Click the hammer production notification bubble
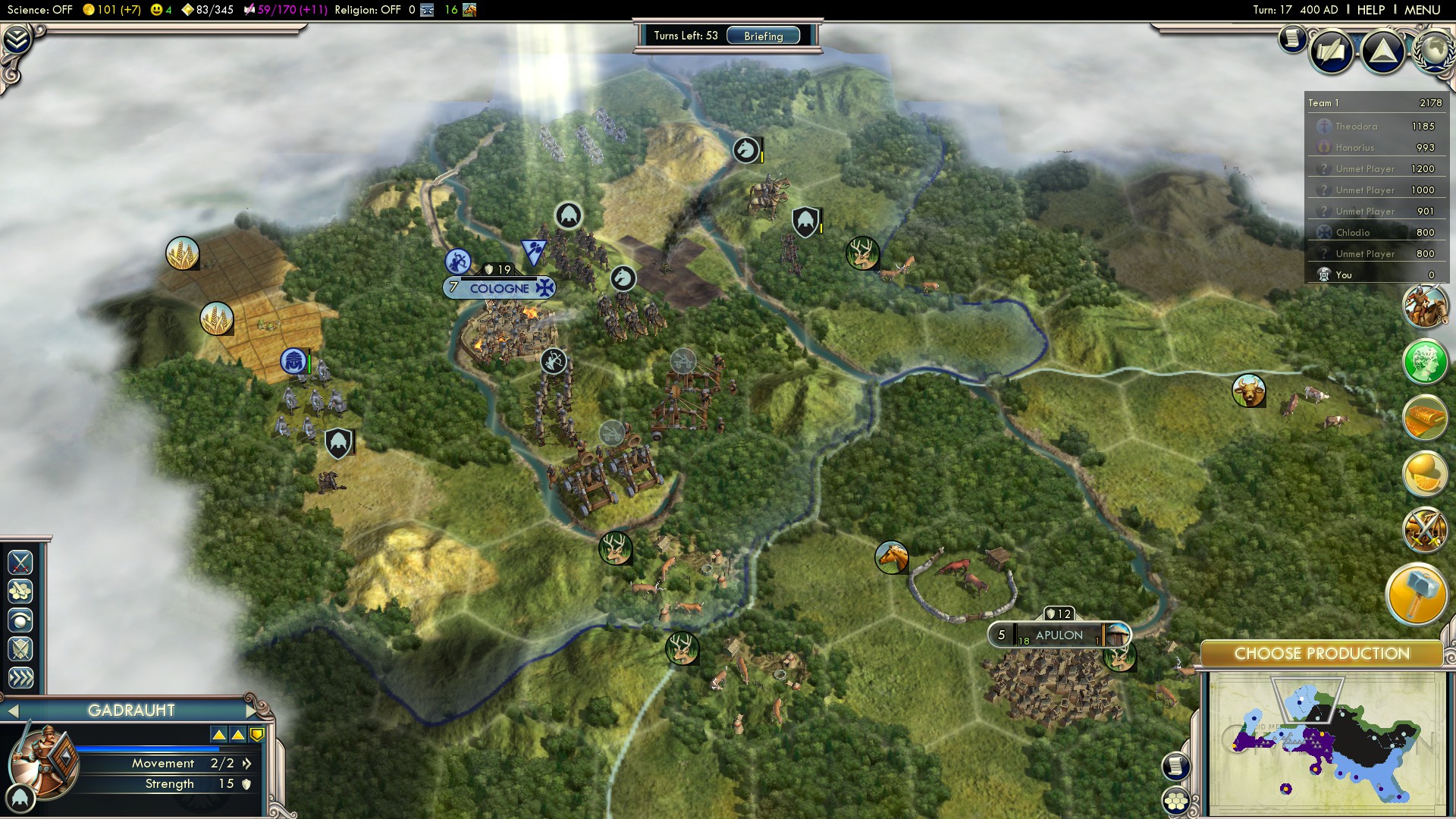Viewport: 1456px width, 819px height. pos(1422,595)
